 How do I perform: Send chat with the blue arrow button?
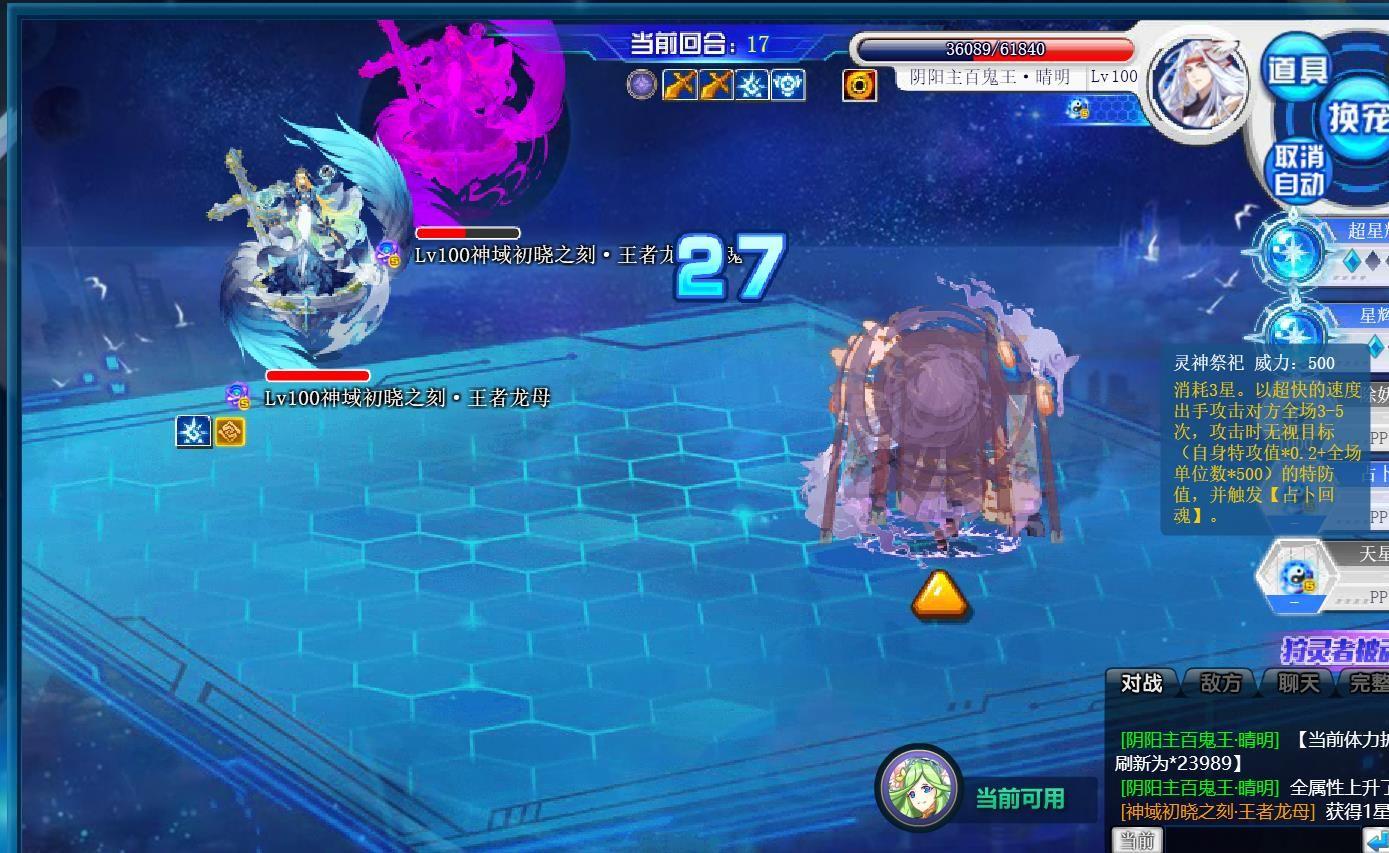[x=1377, y=841]
